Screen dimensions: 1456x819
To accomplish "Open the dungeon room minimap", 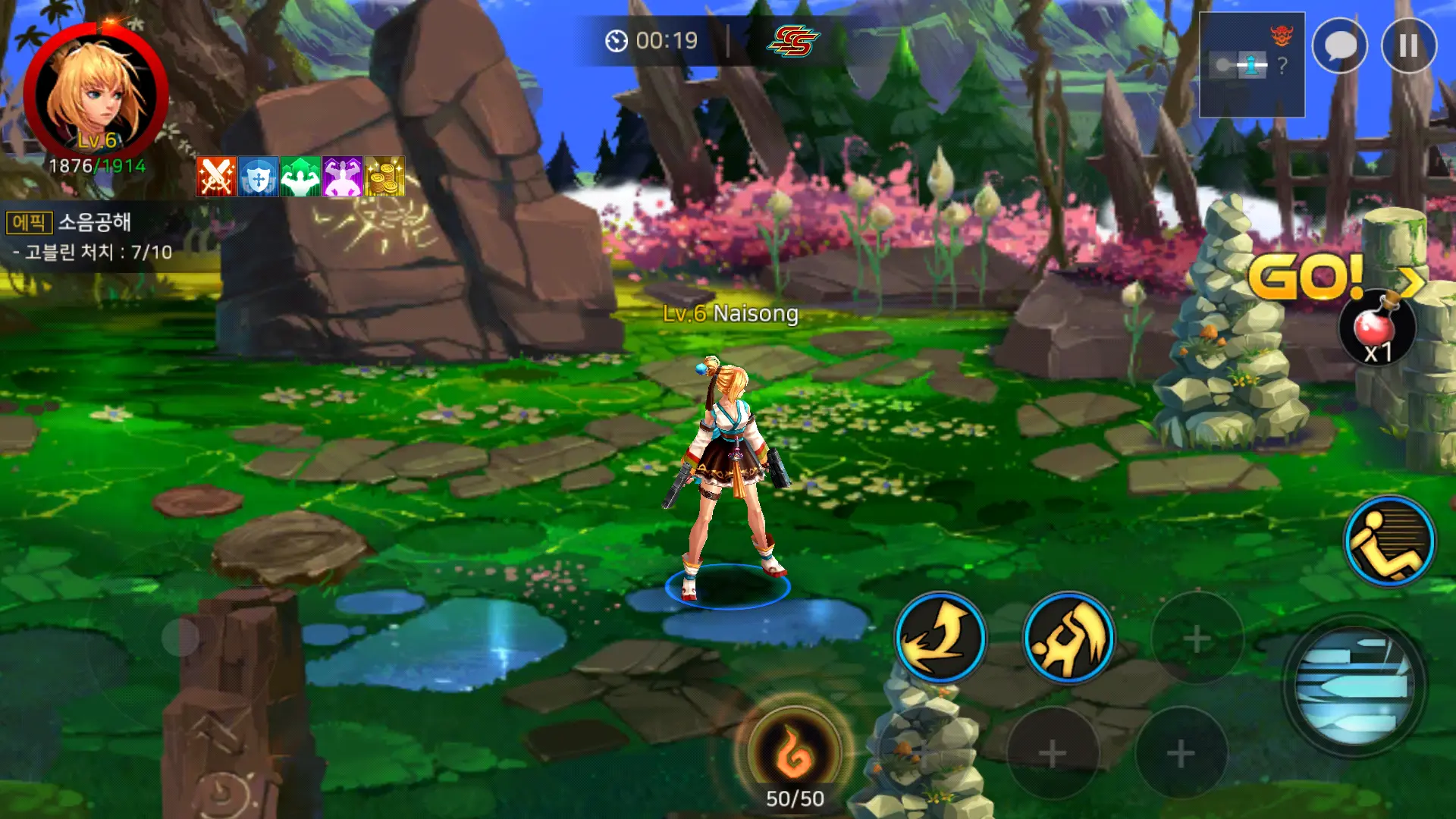I will [x=1251, y=65].
